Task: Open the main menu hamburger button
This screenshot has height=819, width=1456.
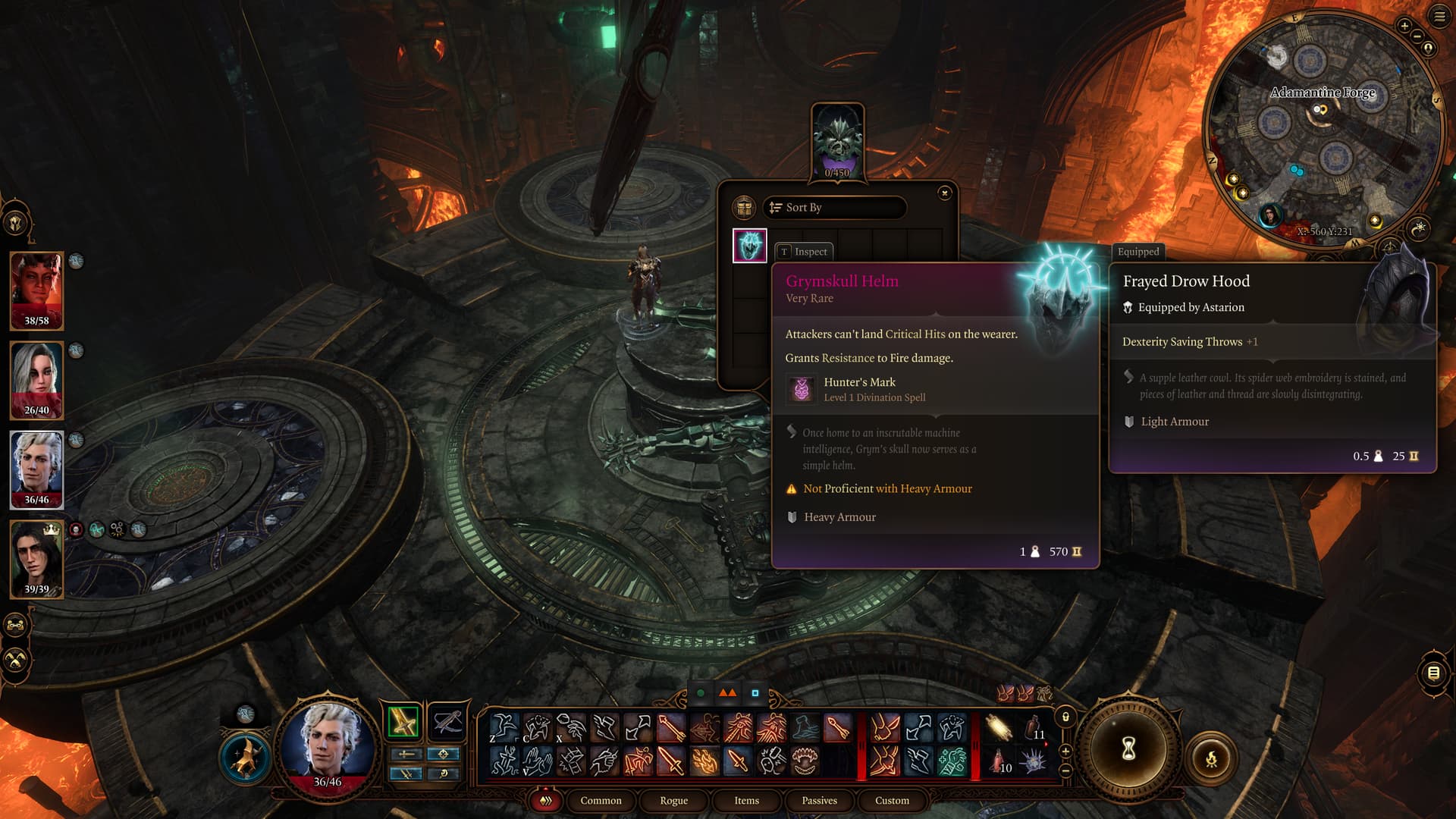Action: coord(1439,17)
